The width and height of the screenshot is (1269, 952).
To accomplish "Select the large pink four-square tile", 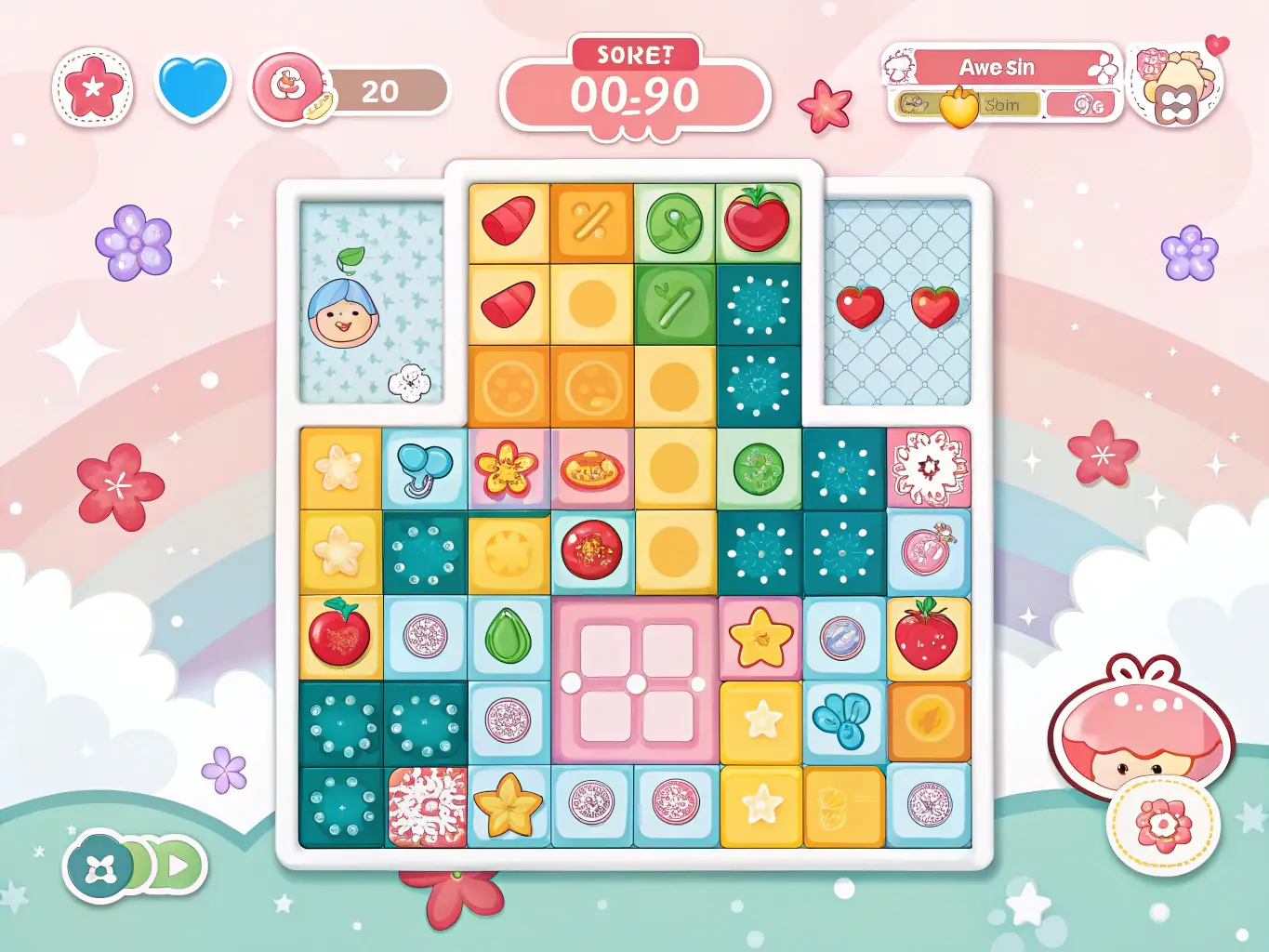I will (635, 681).
